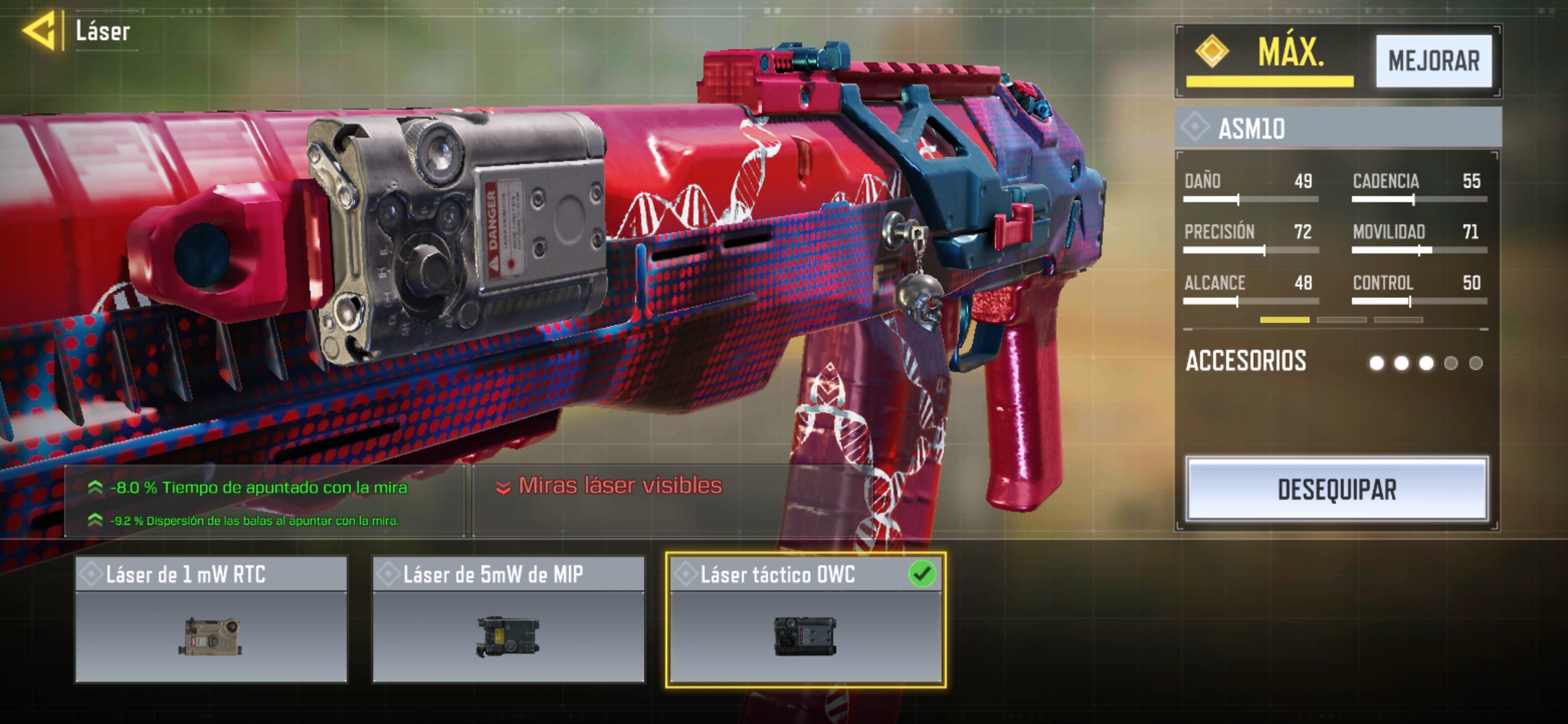This screenshot has width=1568, height=724.
Task: Unequip laser with DESEQUIPAR button
Action: click(x=1336, y=489)
